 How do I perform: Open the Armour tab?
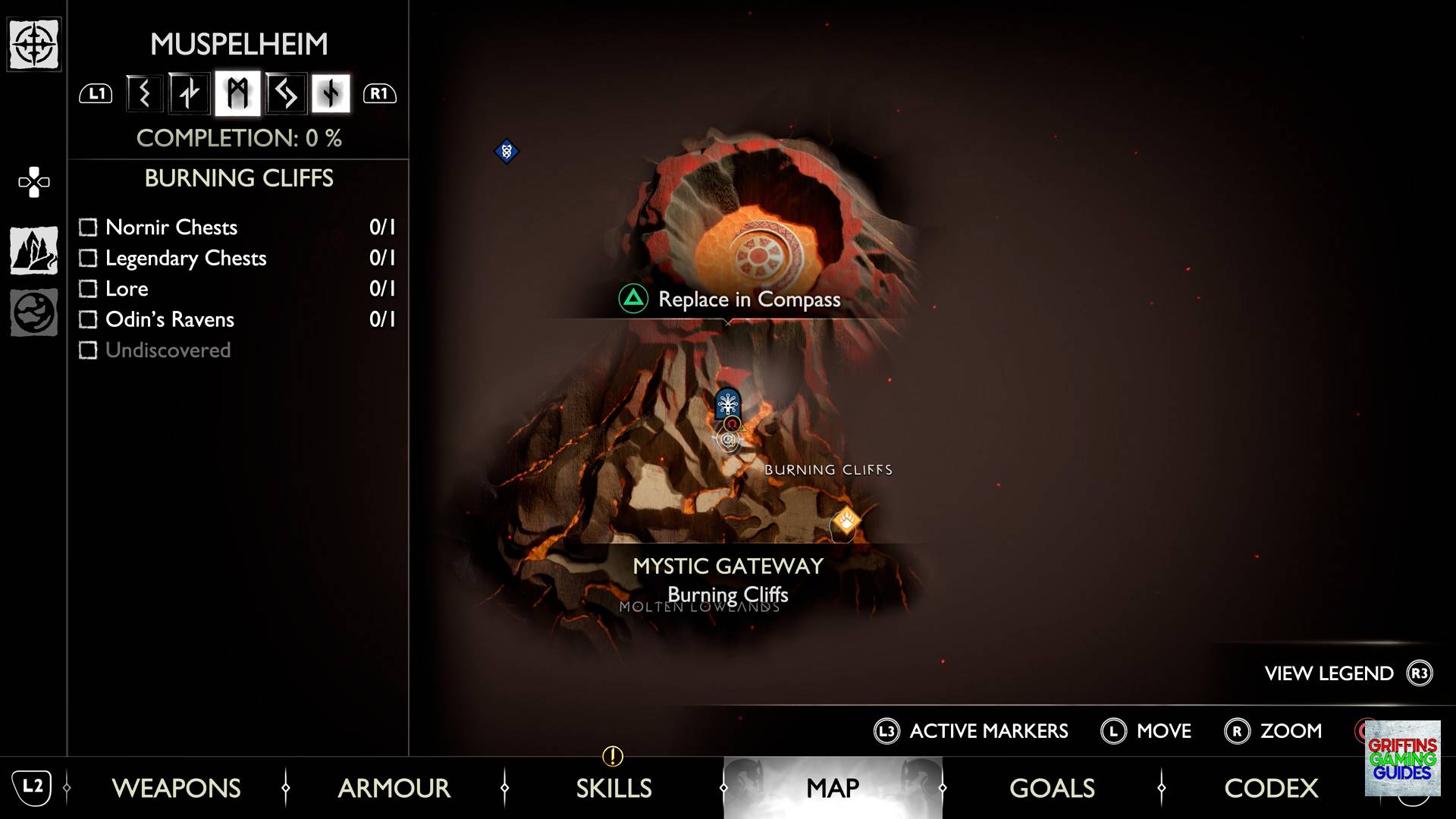pos(394,788)
